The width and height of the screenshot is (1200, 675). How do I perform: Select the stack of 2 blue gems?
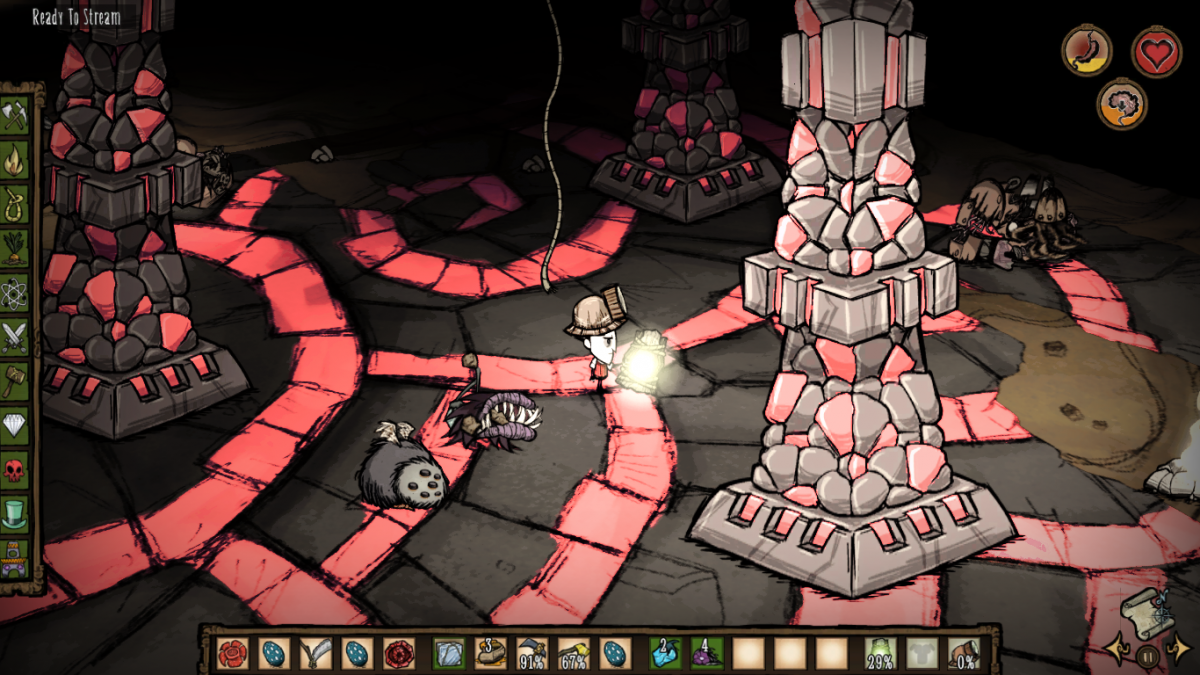click(x=665, y=653)
